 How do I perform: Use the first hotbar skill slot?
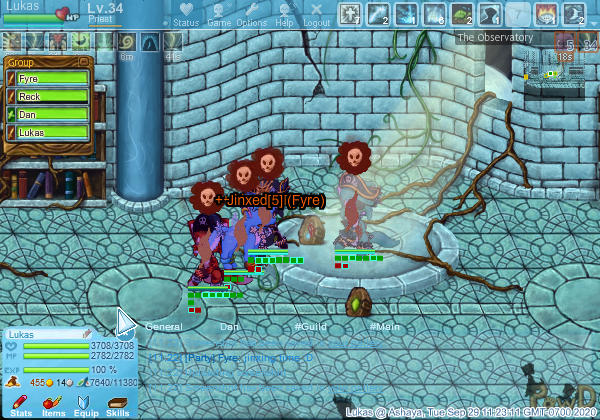click(x=351, y=14)
